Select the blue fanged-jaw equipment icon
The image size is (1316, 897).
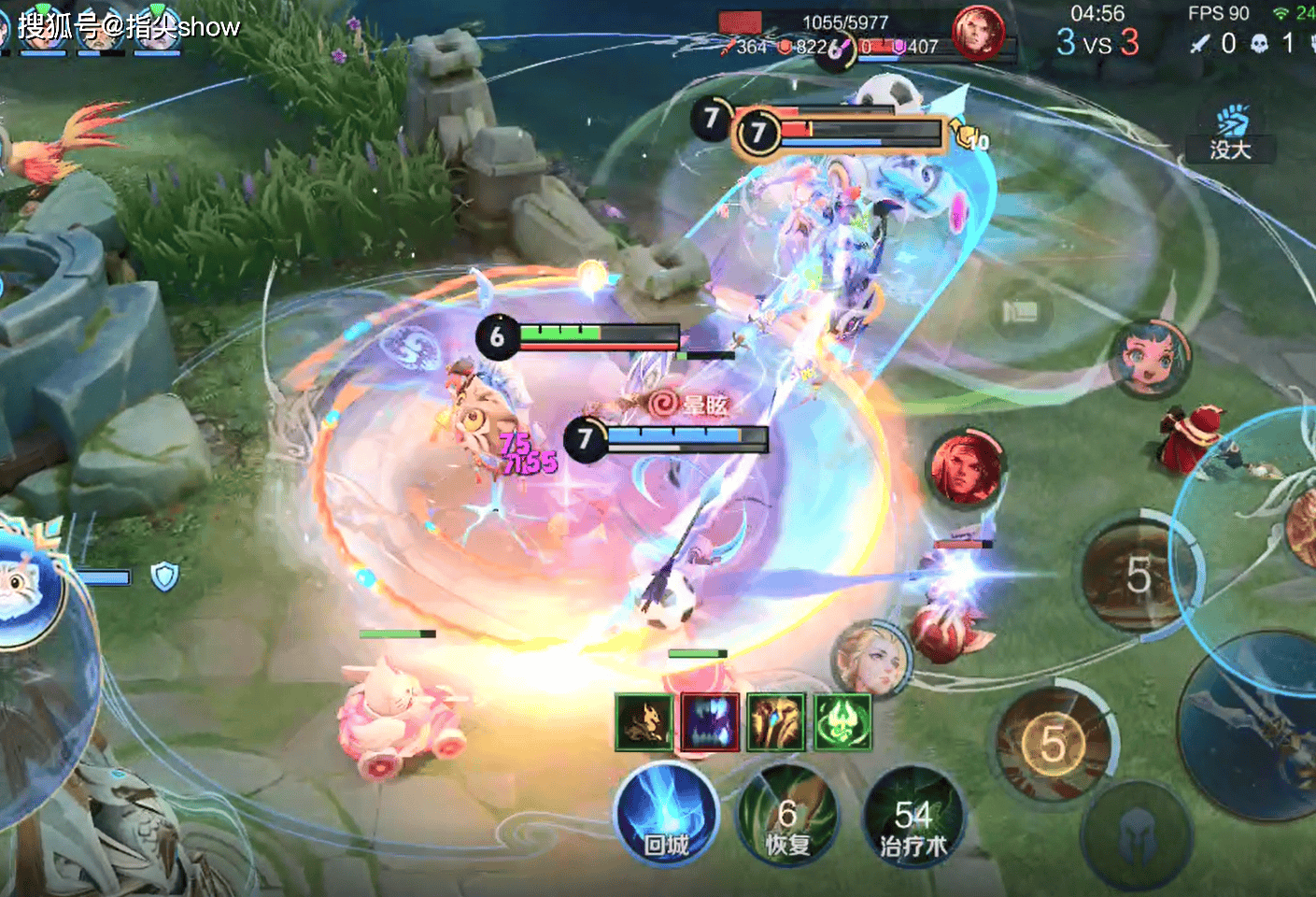point(710,722)
